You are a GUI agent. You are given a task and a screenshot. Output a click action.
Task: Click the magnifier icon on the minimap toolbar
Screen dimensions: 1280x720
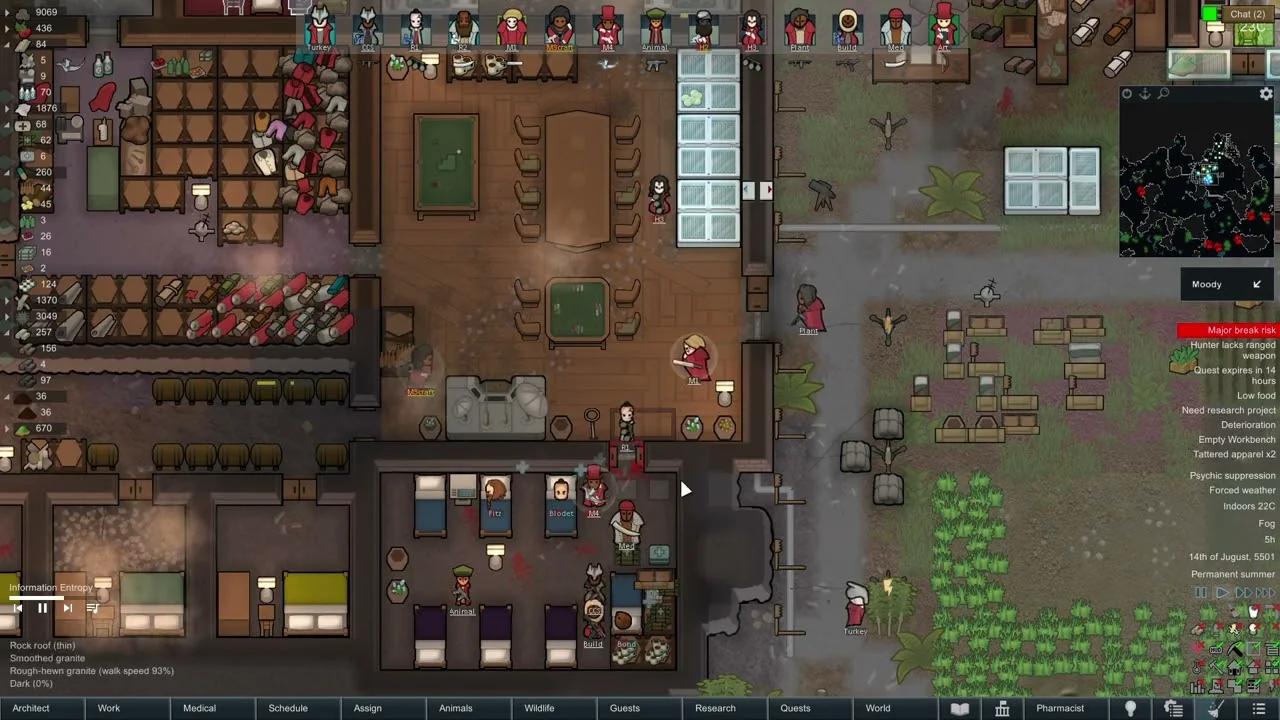coord(1164,93)
